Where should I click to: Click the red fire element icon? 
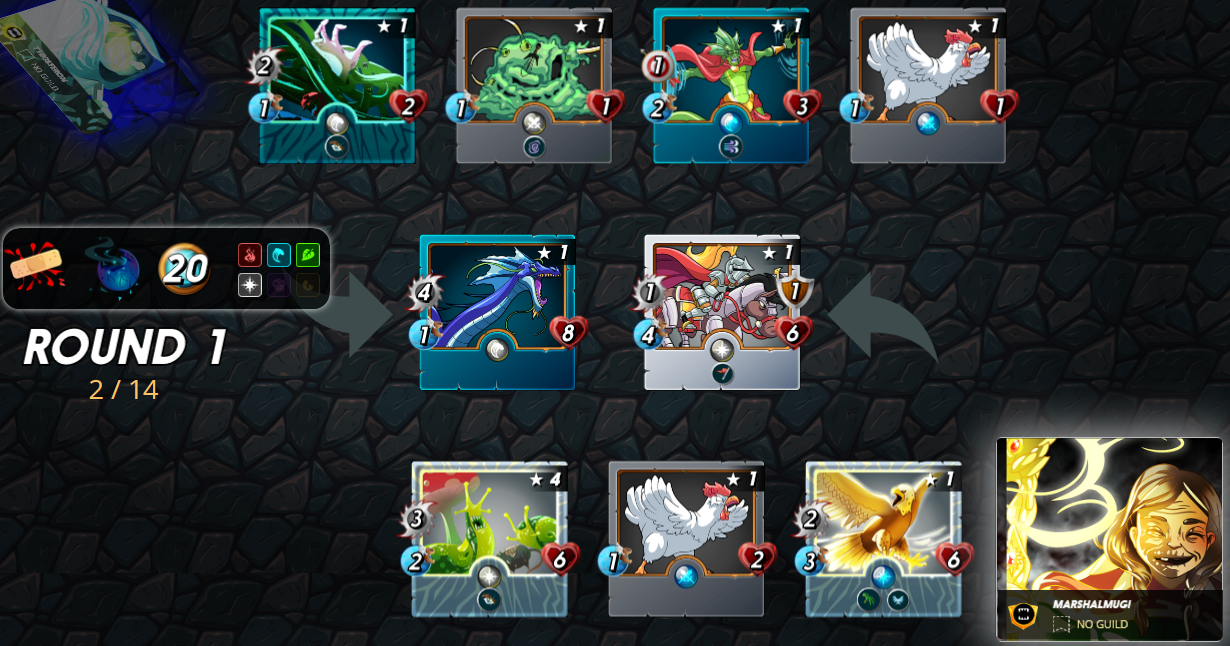tap(250, 255)
